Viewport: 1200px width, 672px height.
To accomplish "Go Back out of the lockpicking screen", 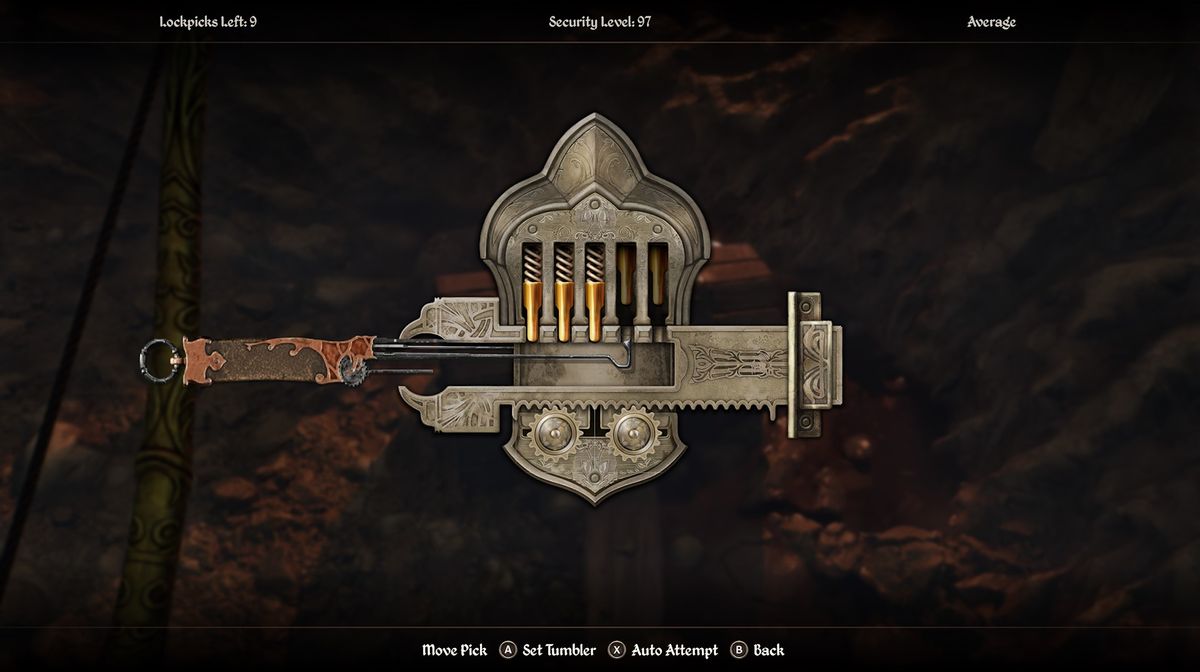I will (x=758, y=650).
